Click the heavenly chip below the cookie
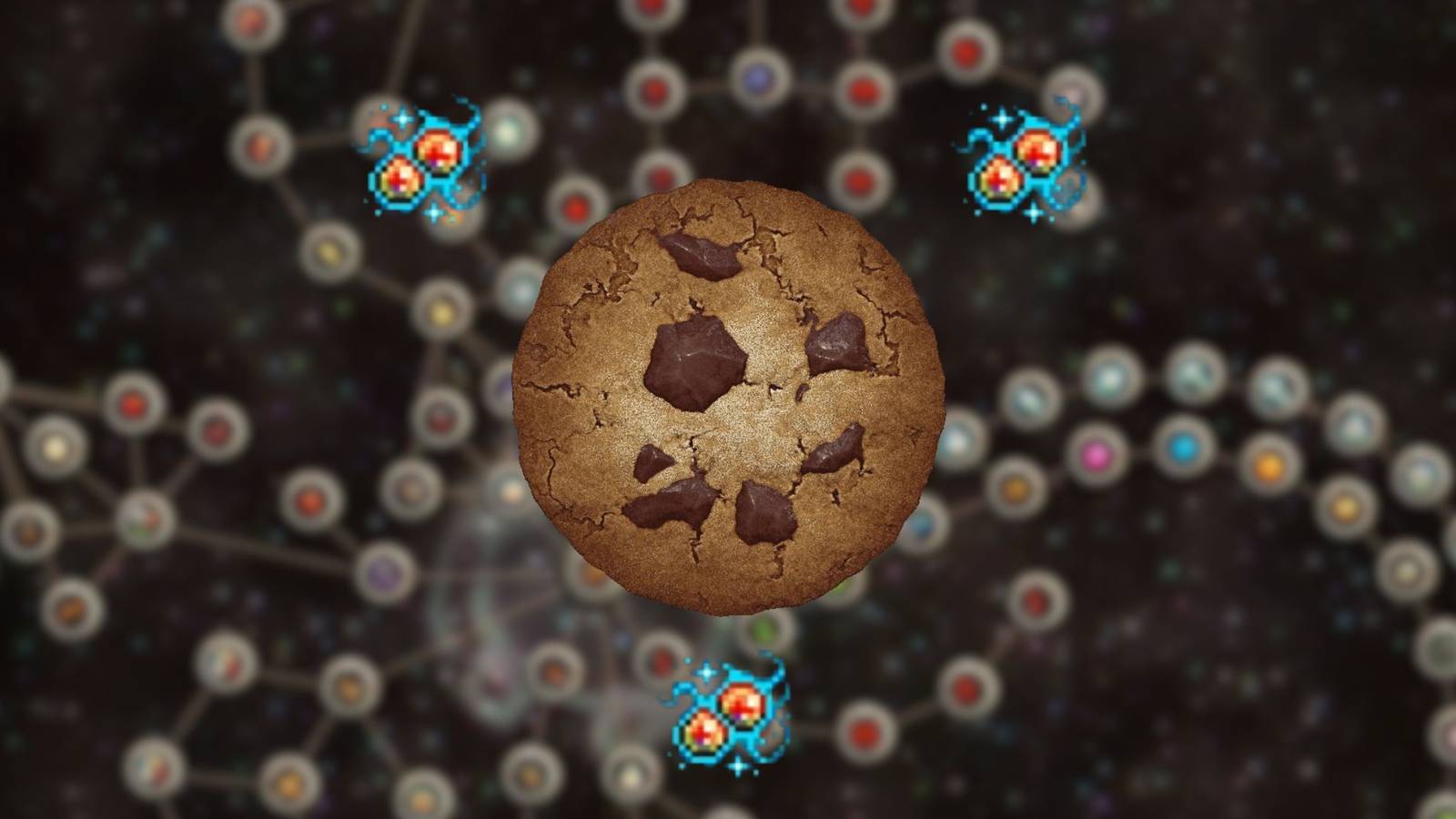 click(728, 719)
